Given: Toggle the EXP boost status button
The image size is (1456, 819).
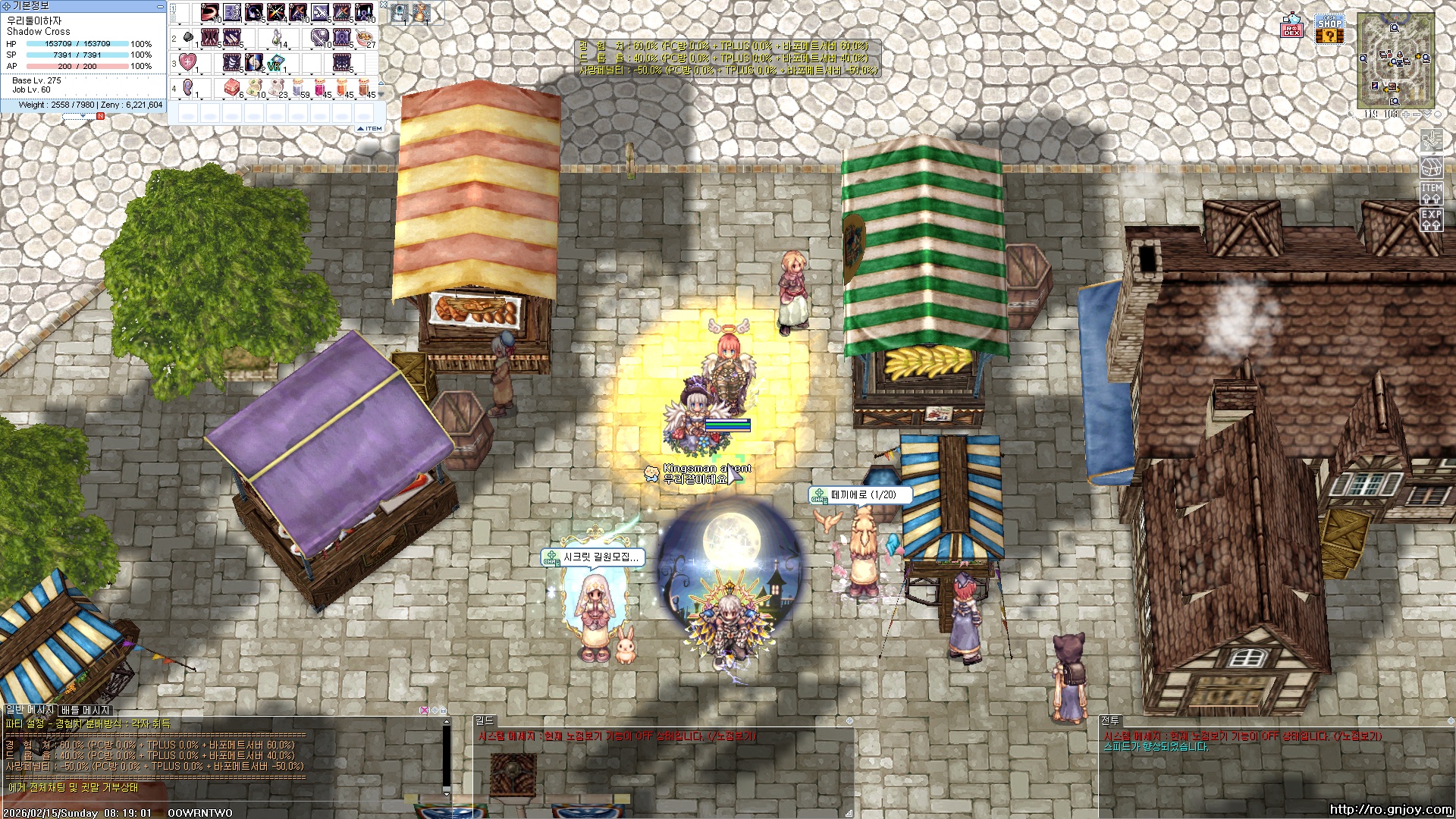Looking at the screenshot, I should click(1431, 220).
